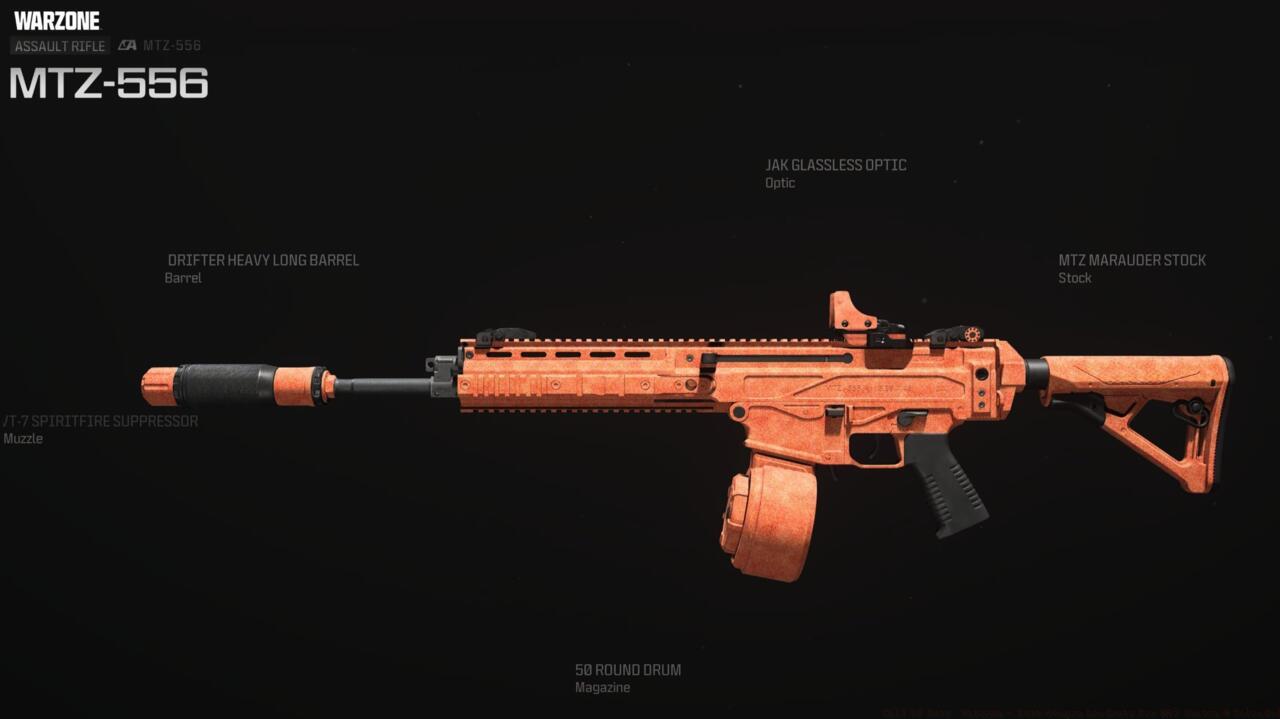Open the Drifter Heavy Long Barrel slot
Viewport: 1280px width, 719px height.
coord(263,261)
